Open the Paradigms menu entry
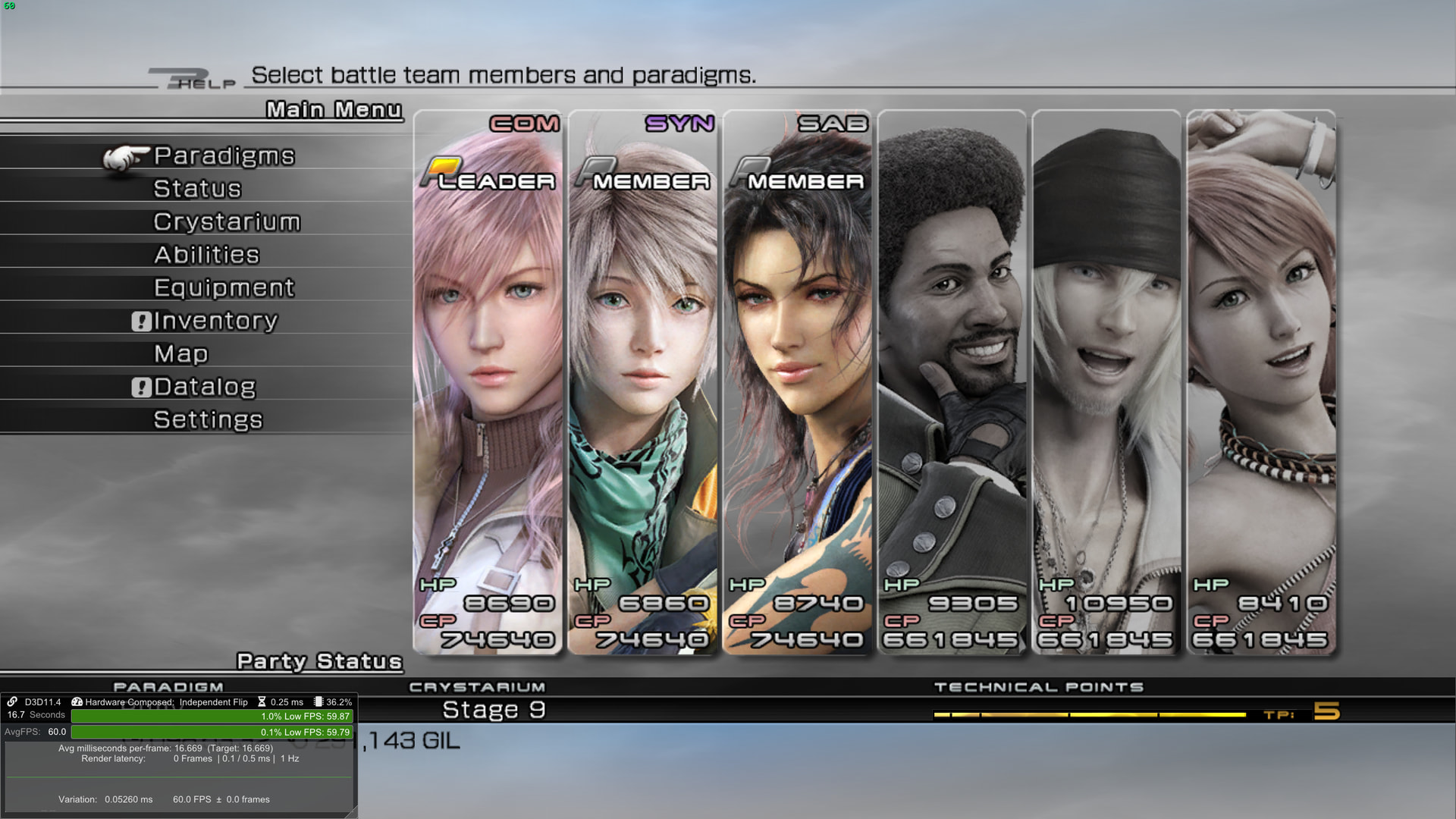 224,156
